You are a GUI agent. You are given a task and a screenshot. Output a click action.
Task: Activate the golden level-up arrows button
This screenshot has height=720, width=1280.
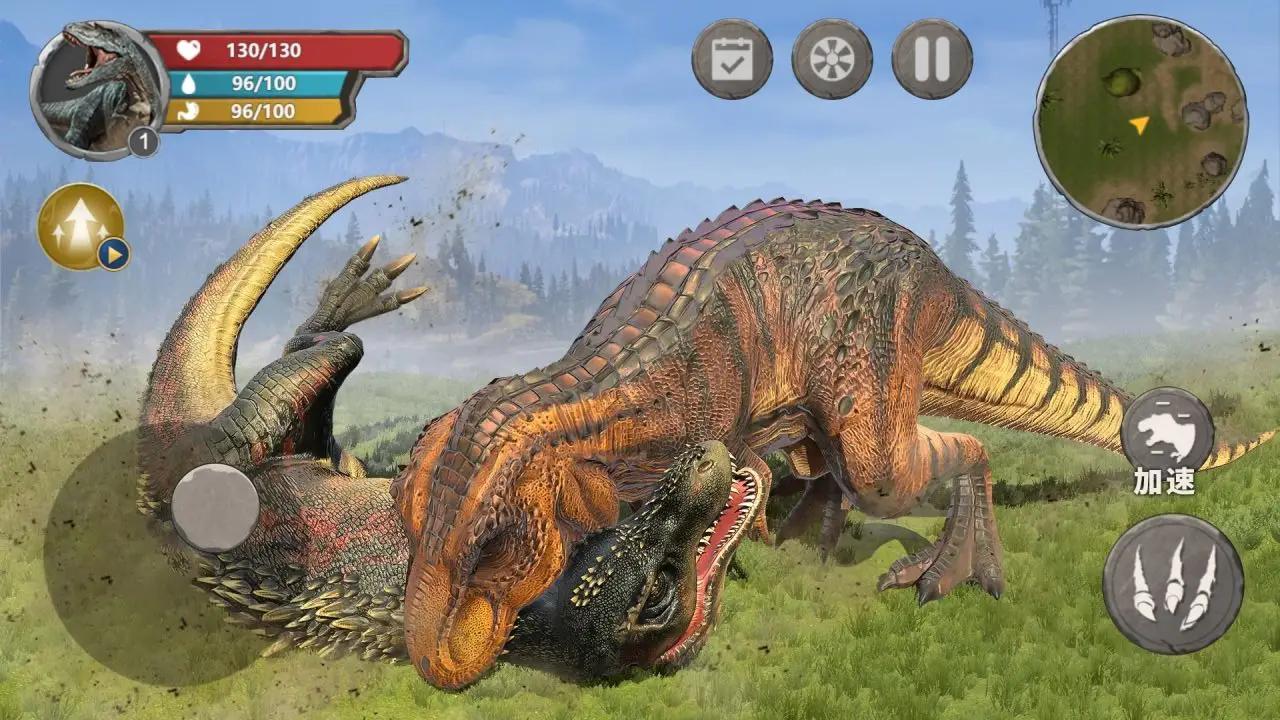pyautogui.click(x=81, y=227)
